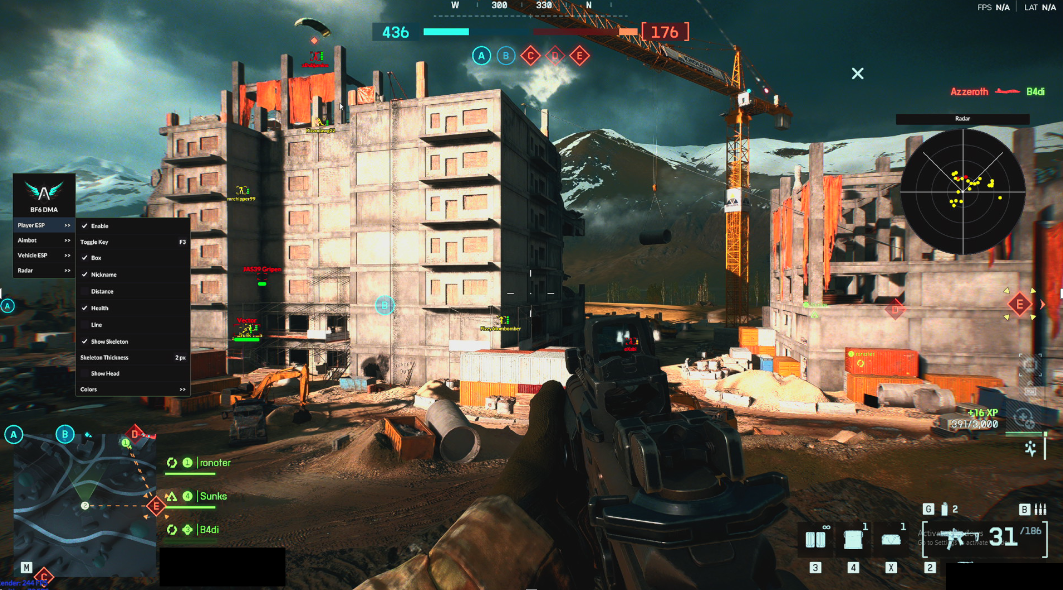The width and height of the screenshot is (1063, 590).
Task: Toggle the Distance checkbox in the overlay menu
Action: pyautogui.click(x=102, y=291)
